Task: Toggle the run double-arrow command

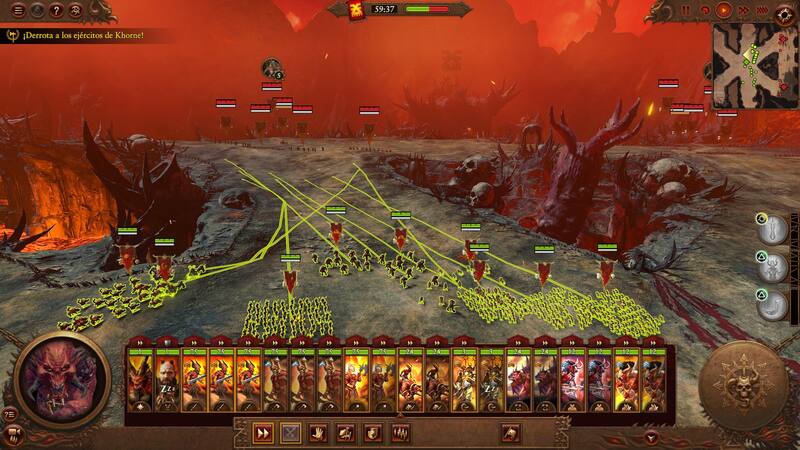Action: coord(263,432)
